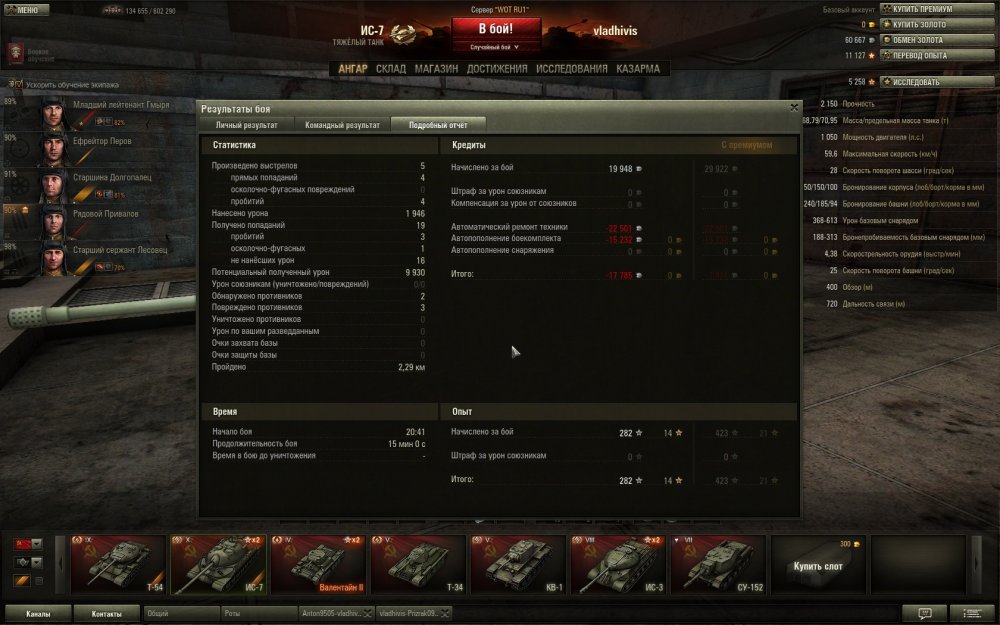Go to the Достижения section
Image resolution: width=1000 pixels, height=625 pixels.
click(x=497, y=69)
